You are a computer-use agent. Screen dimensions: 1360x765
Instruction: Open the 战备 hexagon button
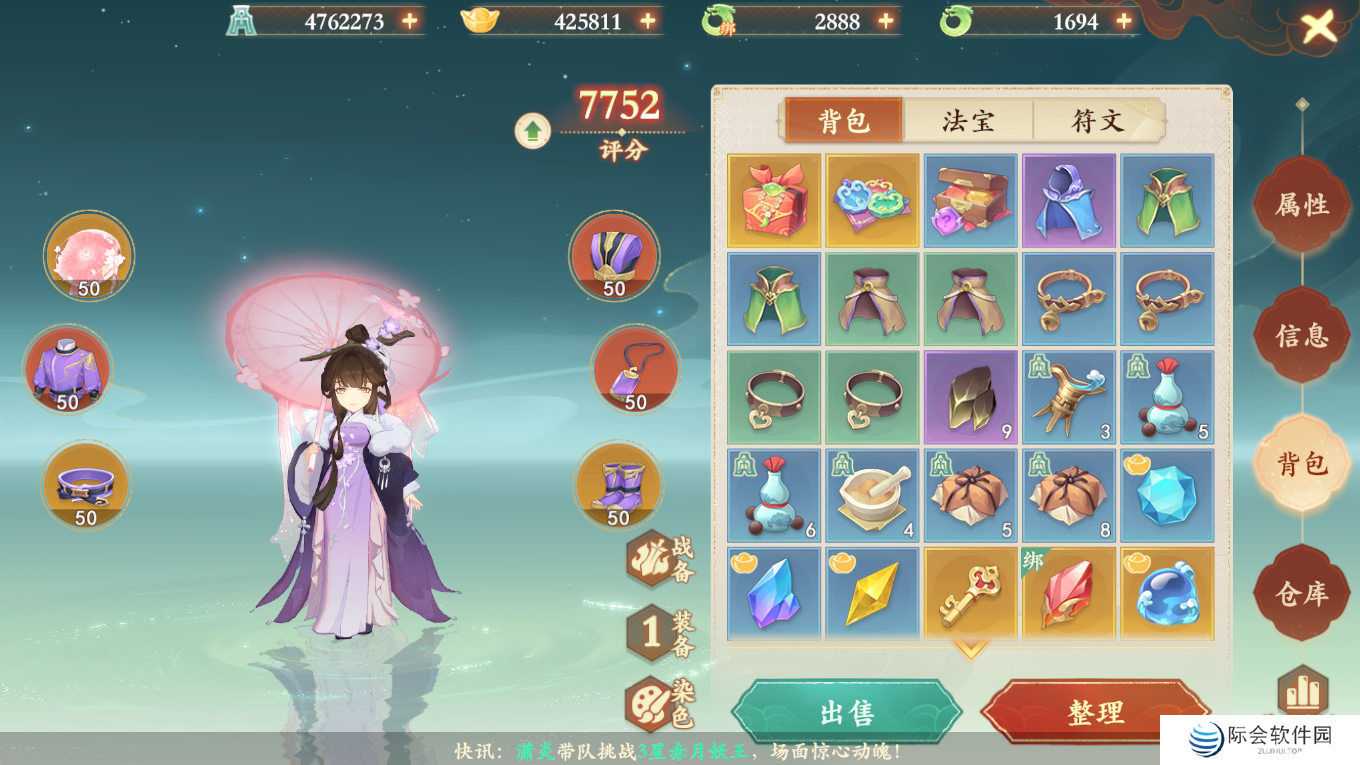651,559
